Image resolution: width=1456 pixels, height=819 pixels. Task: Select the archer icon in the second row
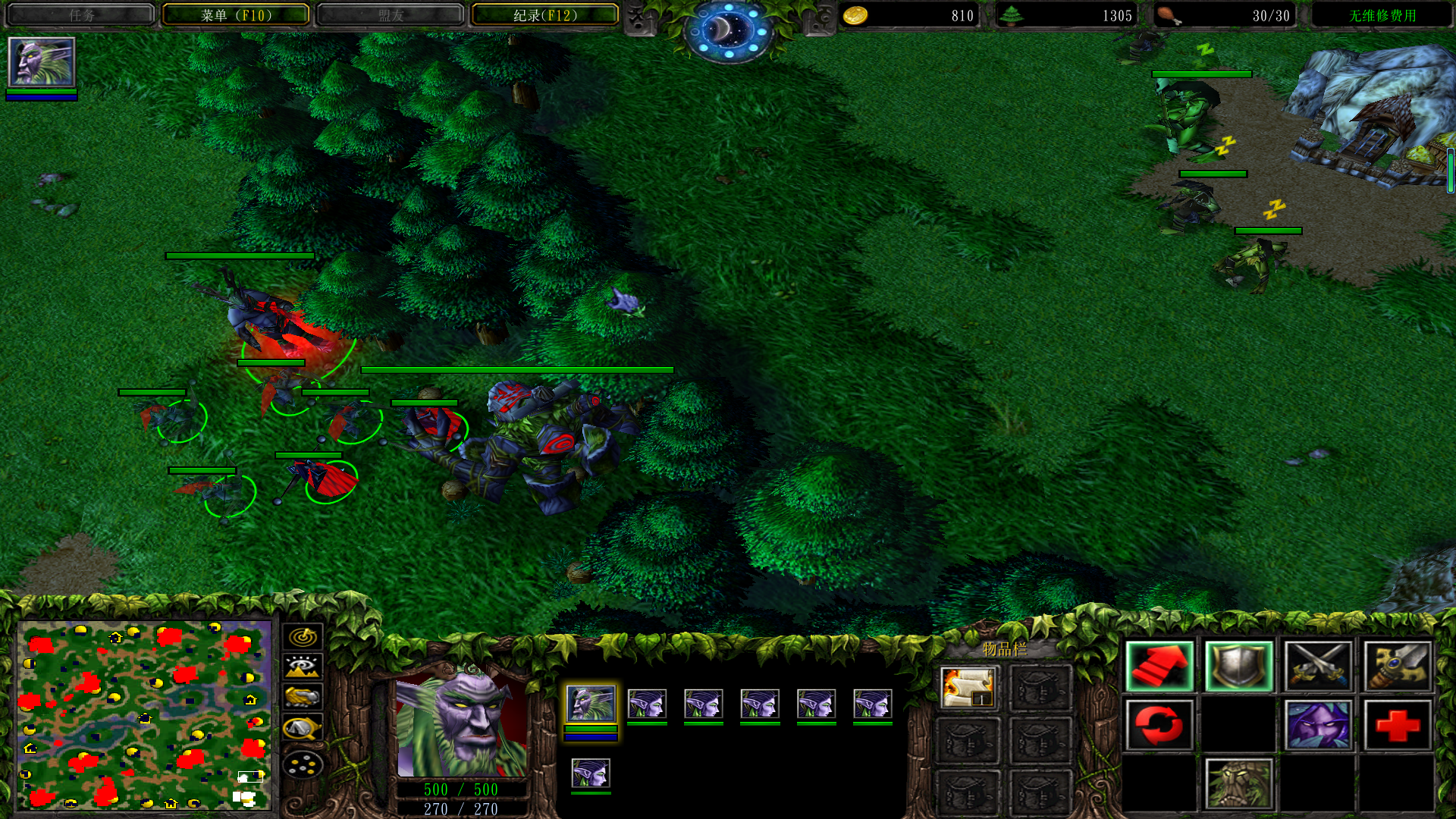tap(591, 773)
